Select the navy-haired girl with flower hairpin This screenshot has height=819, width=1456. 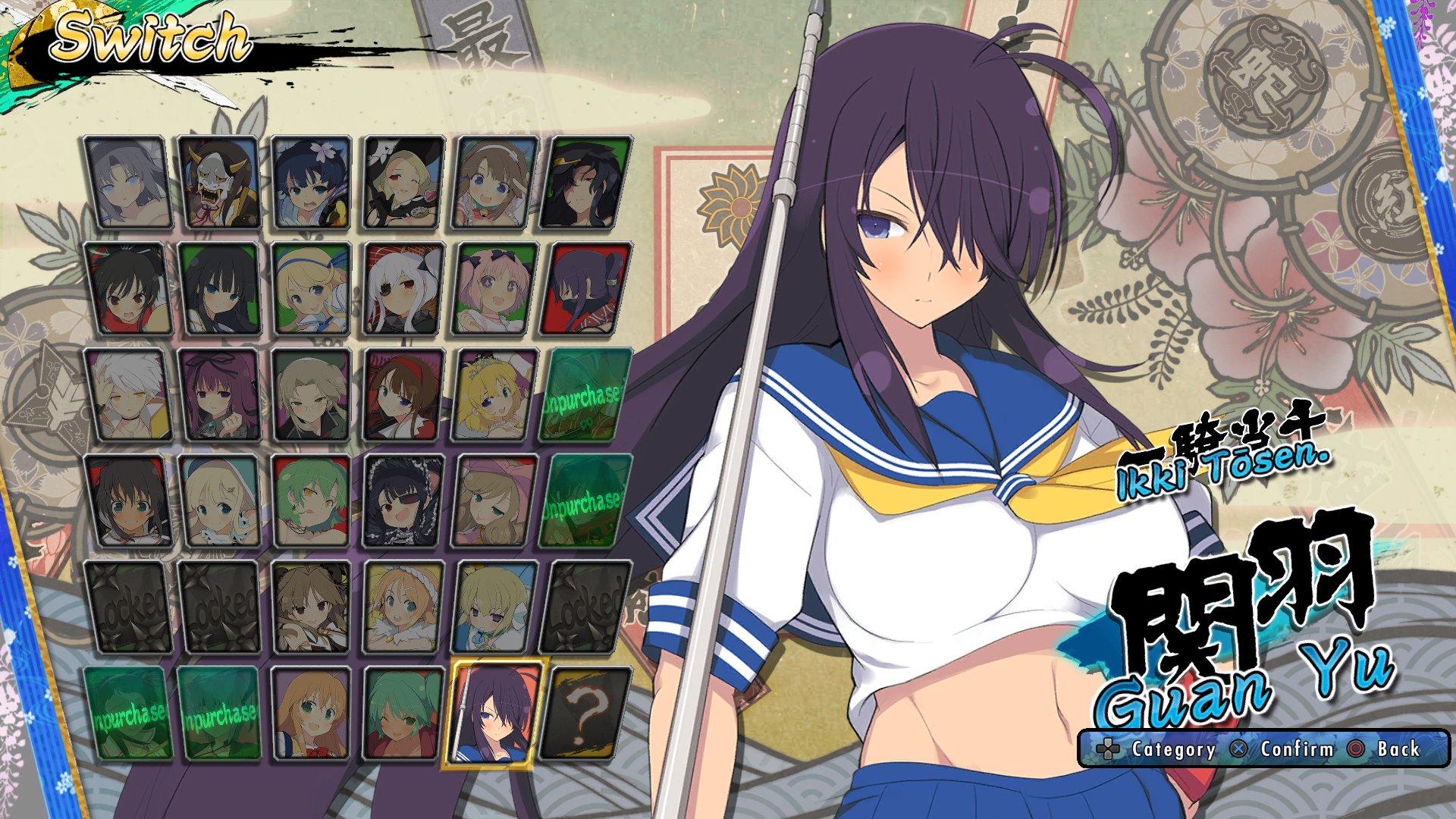point(311,182)
